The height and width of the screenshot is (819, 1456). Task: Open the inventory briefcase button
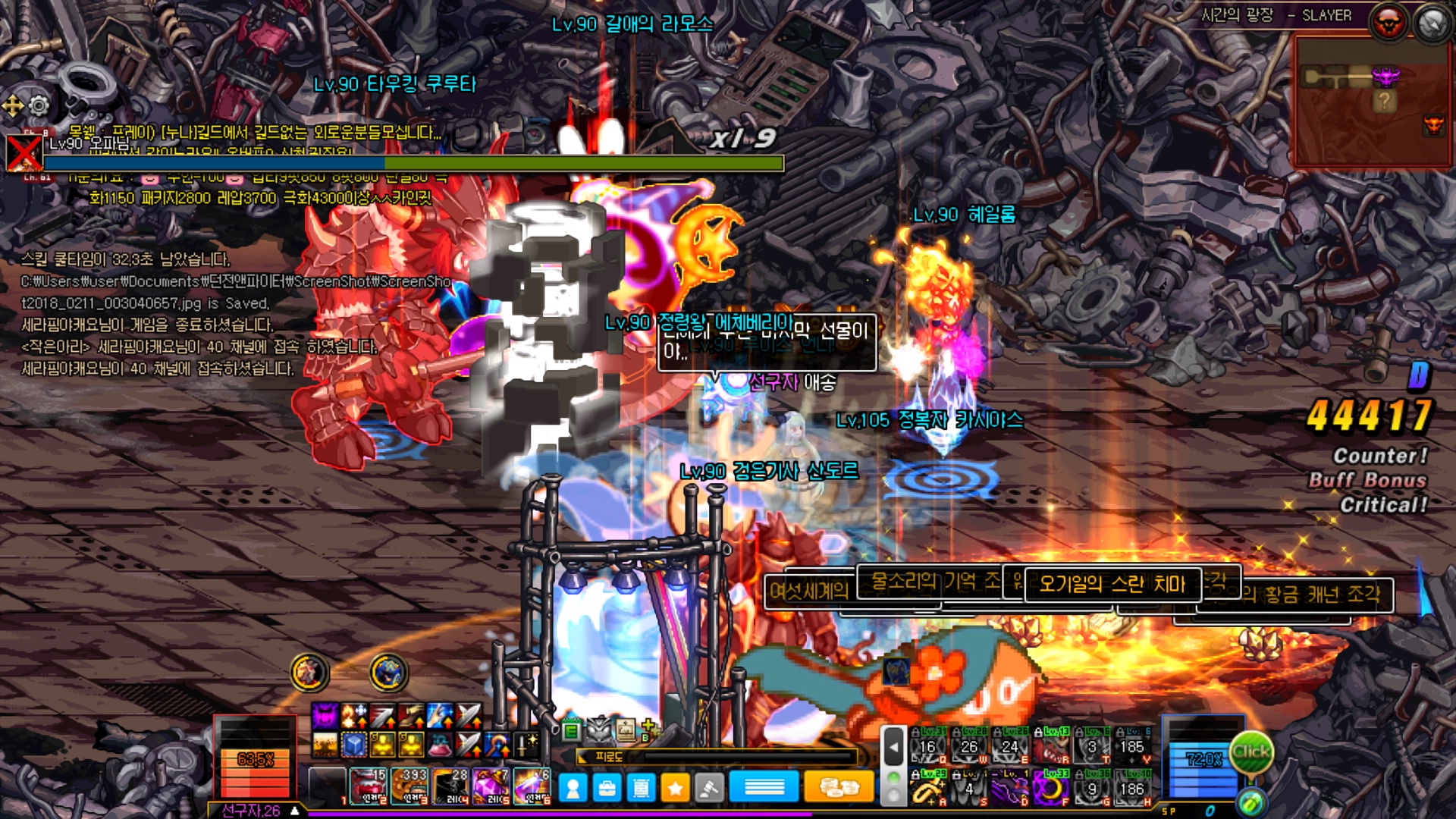(x=607, y=789)
